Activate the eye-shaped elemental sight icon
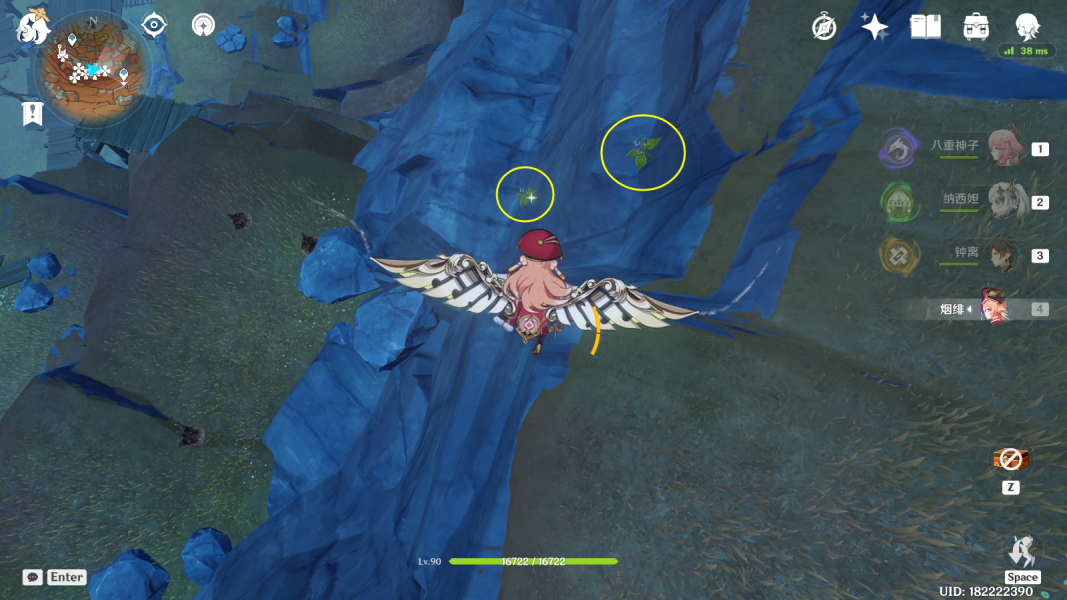The image size is (1067, 600). point(154,25)
